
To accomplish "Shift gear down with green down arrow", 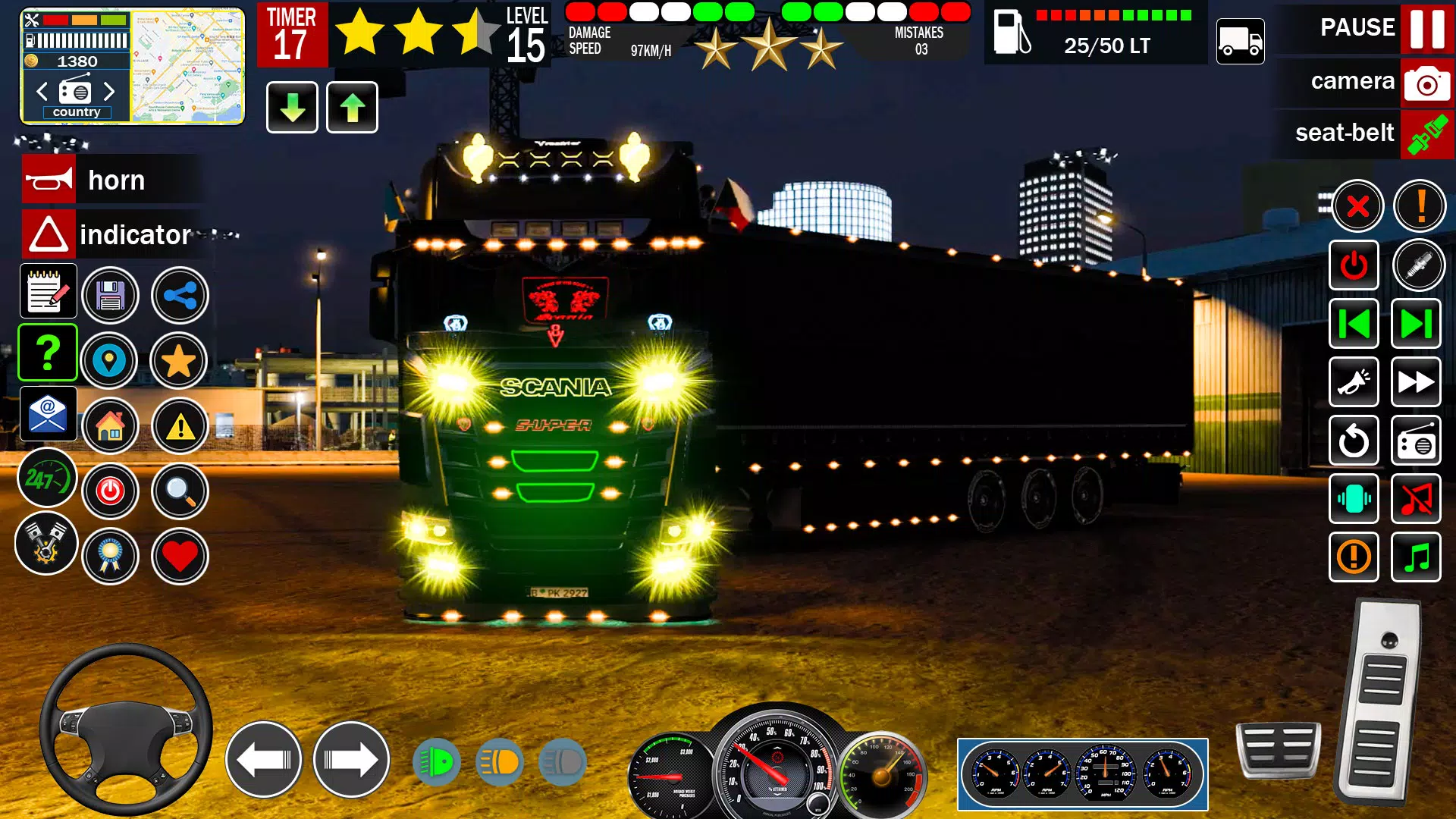I will coord(292,108).
